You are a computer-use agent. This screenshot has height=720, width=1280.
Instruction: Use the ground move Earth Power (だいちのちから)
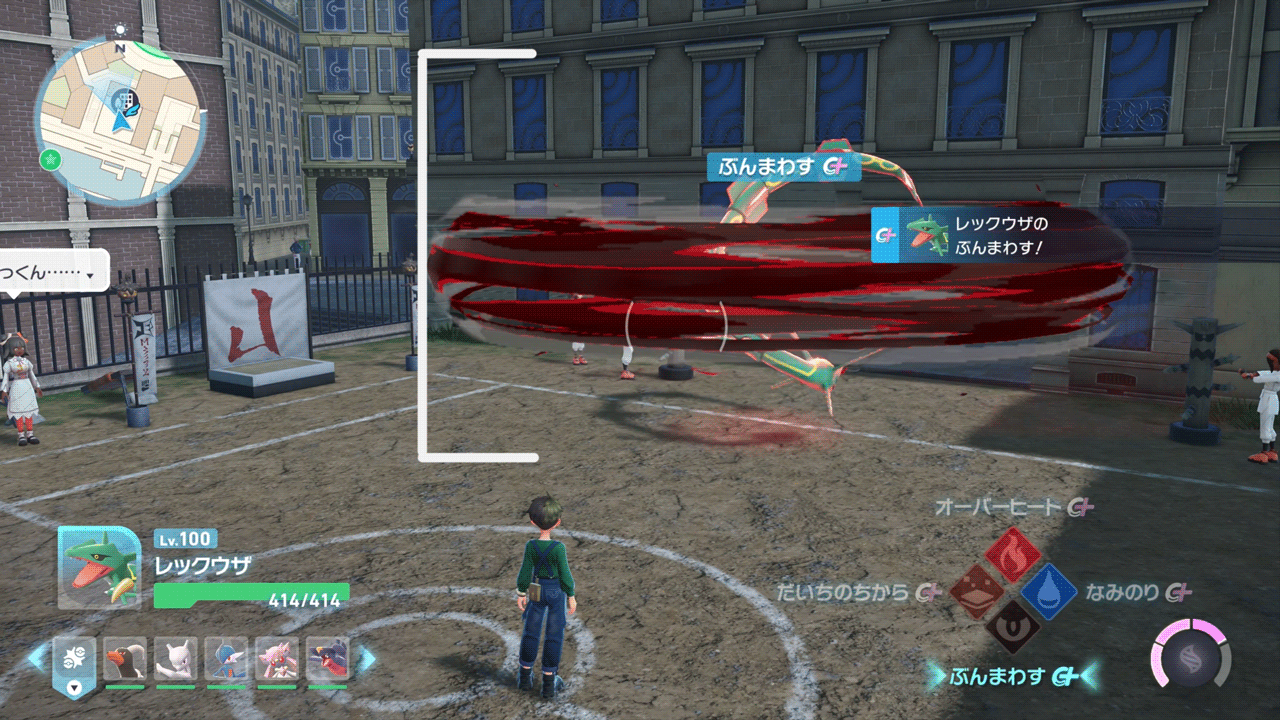tap(977, 592)
